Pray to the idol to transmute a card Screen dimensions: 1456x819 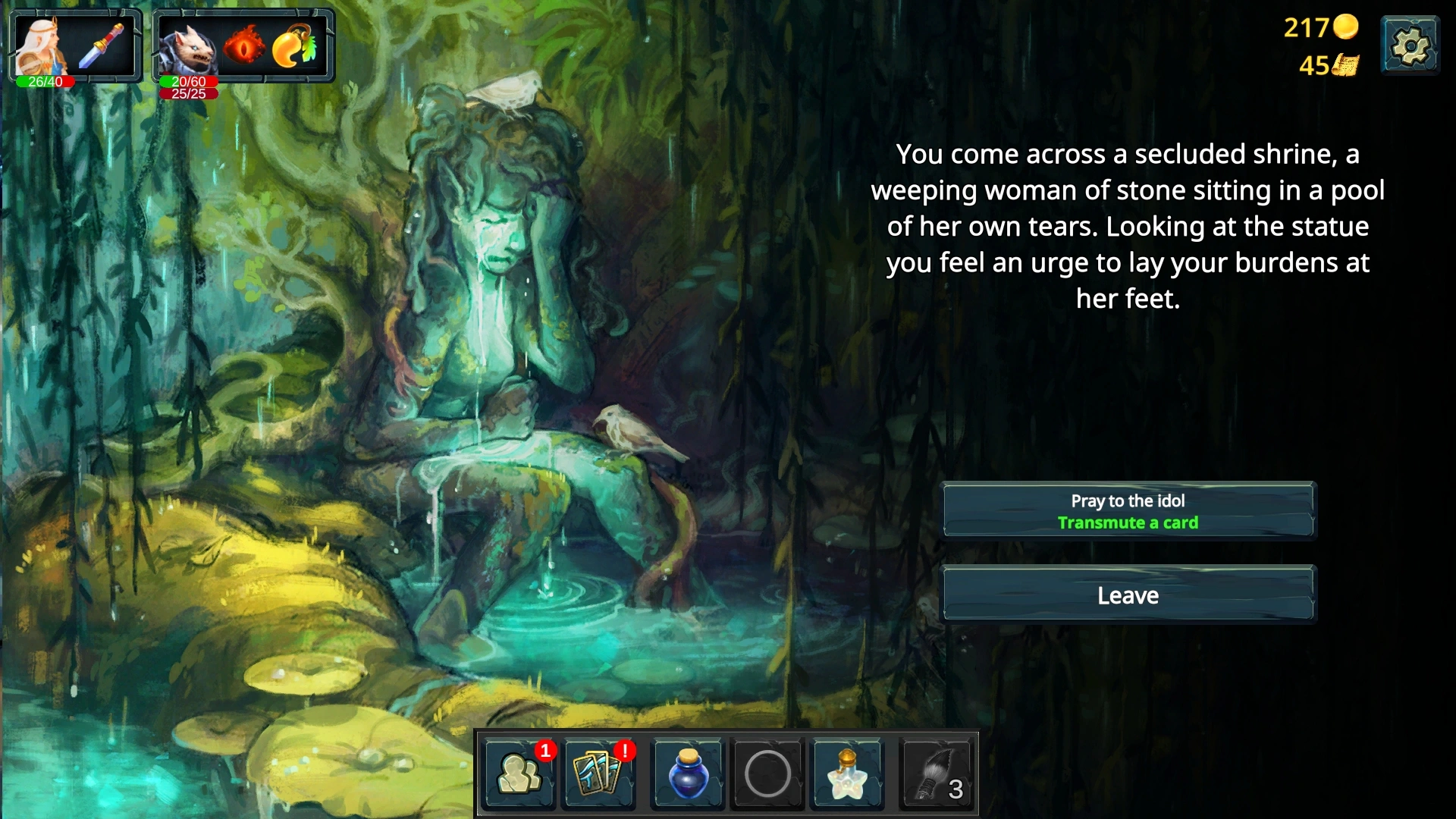[x=1128, y=511]
